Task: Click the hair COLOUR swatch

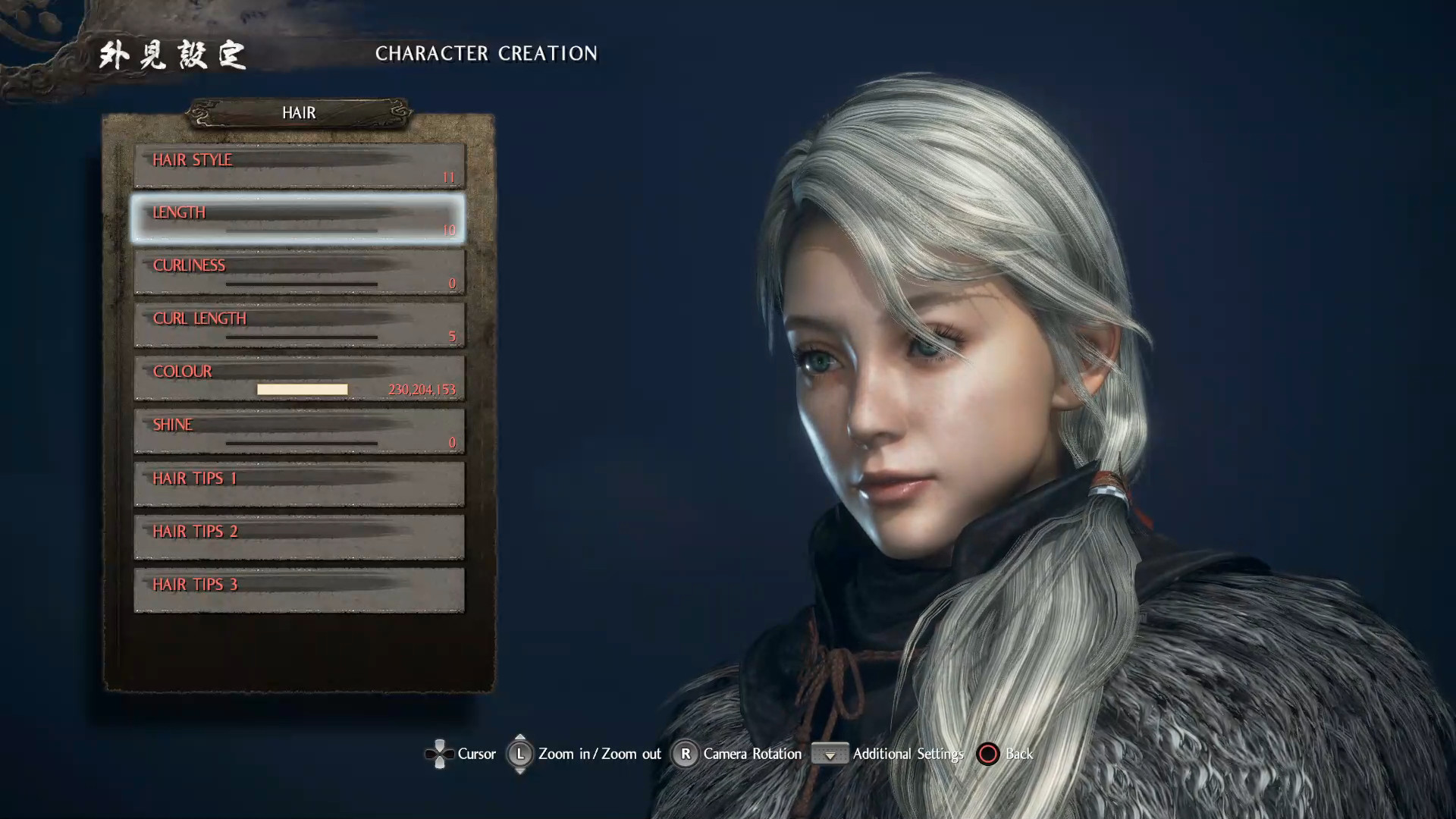Action: [302, 389]
